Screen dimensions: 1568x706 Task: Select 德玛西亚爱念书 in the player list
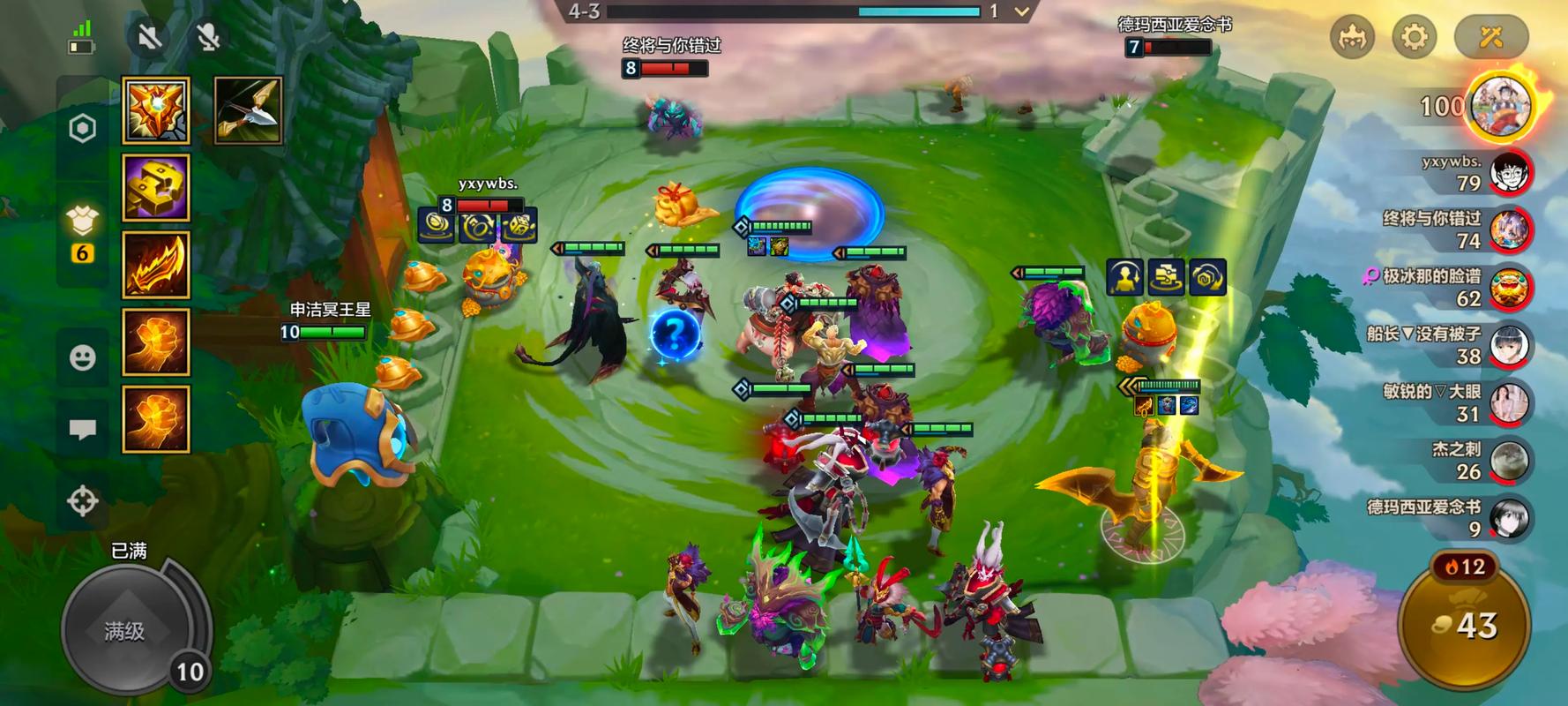[1510, 518]
